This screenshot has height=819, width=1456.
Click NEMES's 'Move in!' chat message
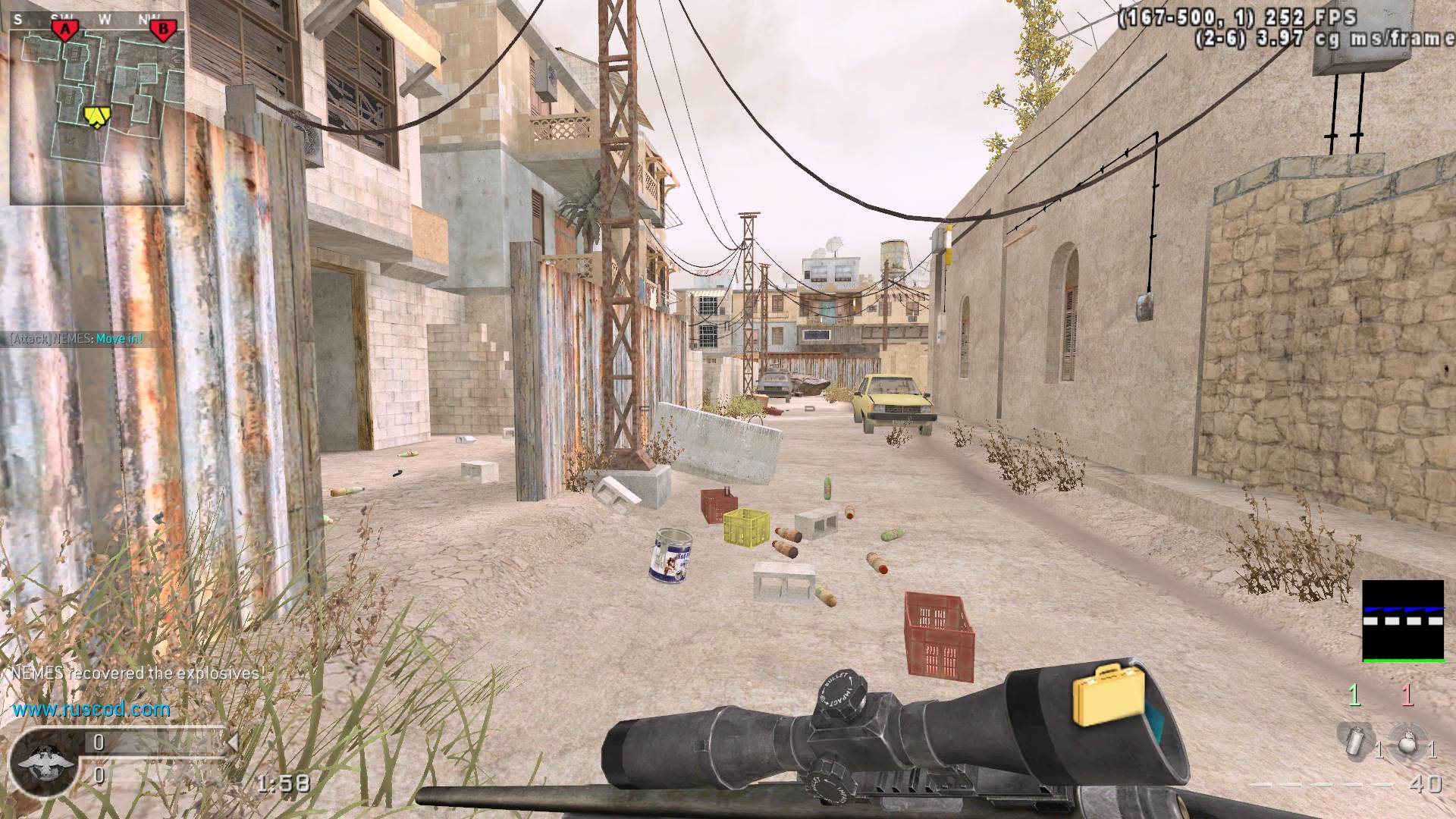pyautogui.click(x=77, y=339)
